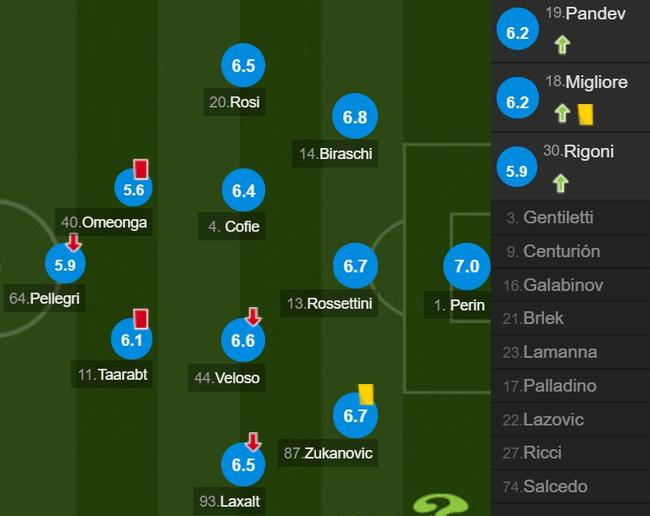Image resolution: width=650 pixels, height=516 pixels.
Task: Open Galabinov's bench row
Action: [x=570, y=285]
